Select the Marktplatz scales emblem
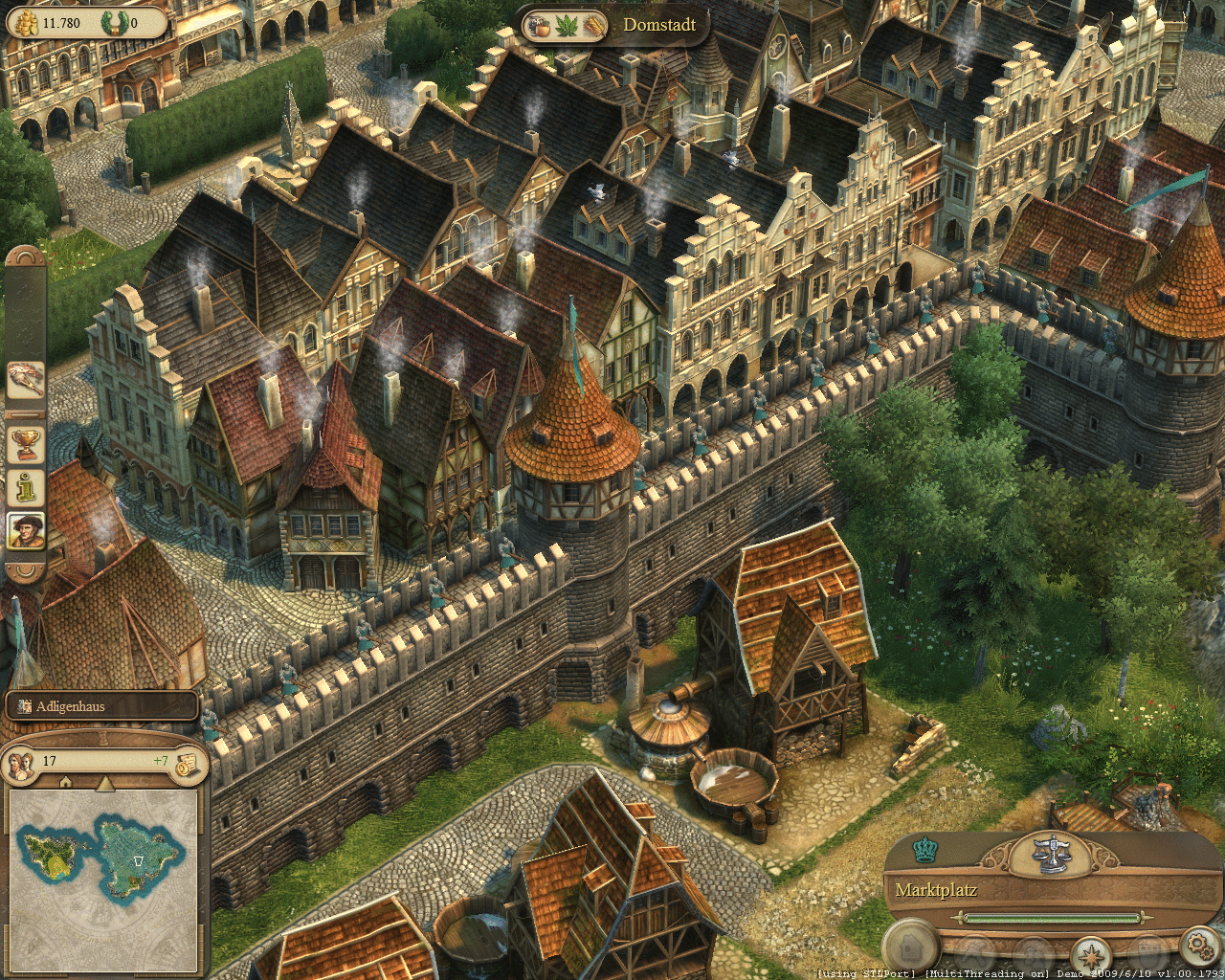Image resolution: width=1225 pixels, height=980 pixels. tap(1054, 852)
